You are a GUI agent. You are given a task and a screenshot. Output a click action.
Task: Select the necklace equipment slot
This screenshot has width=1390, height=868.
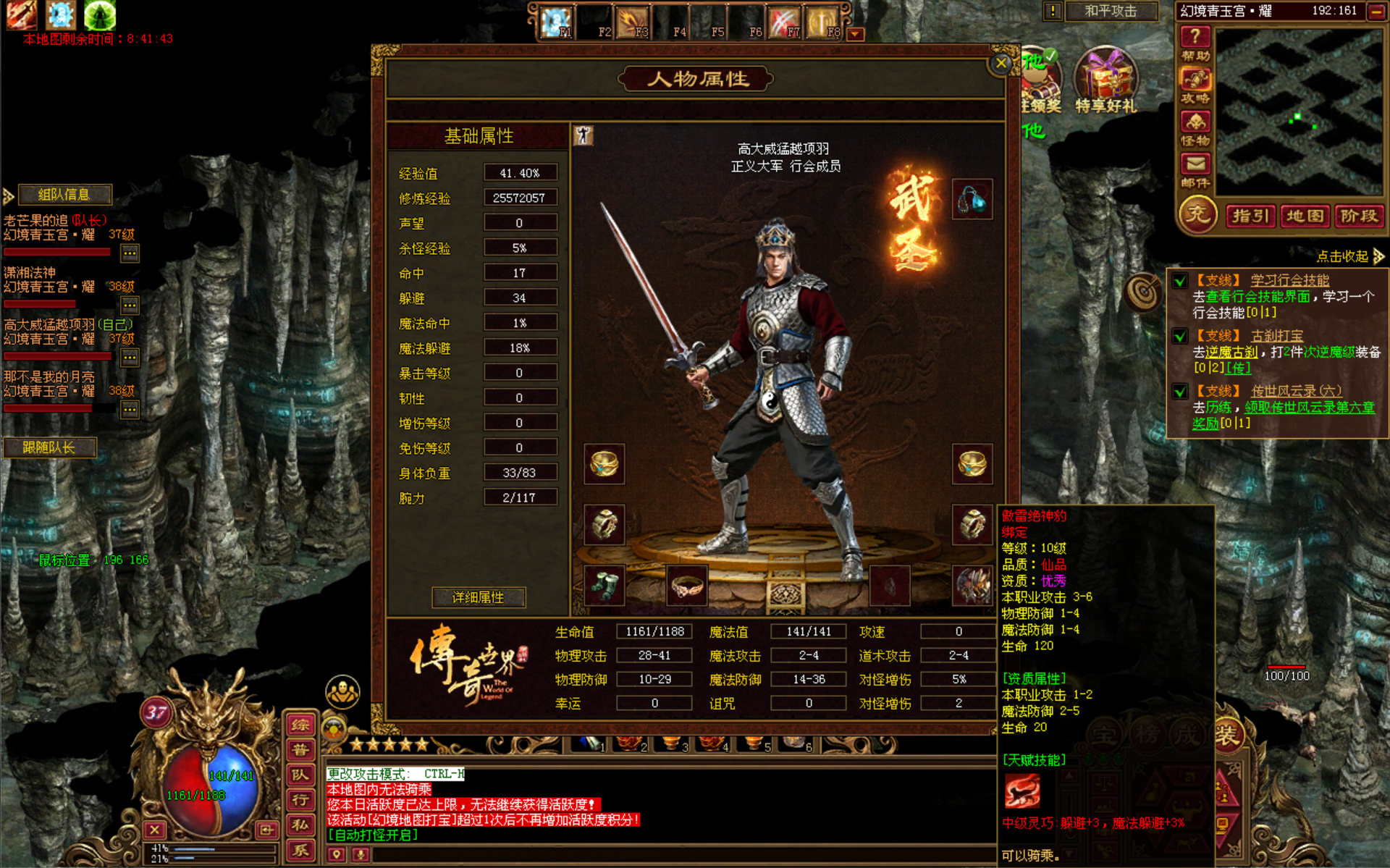pyautogui.click(x=972, y=198)
